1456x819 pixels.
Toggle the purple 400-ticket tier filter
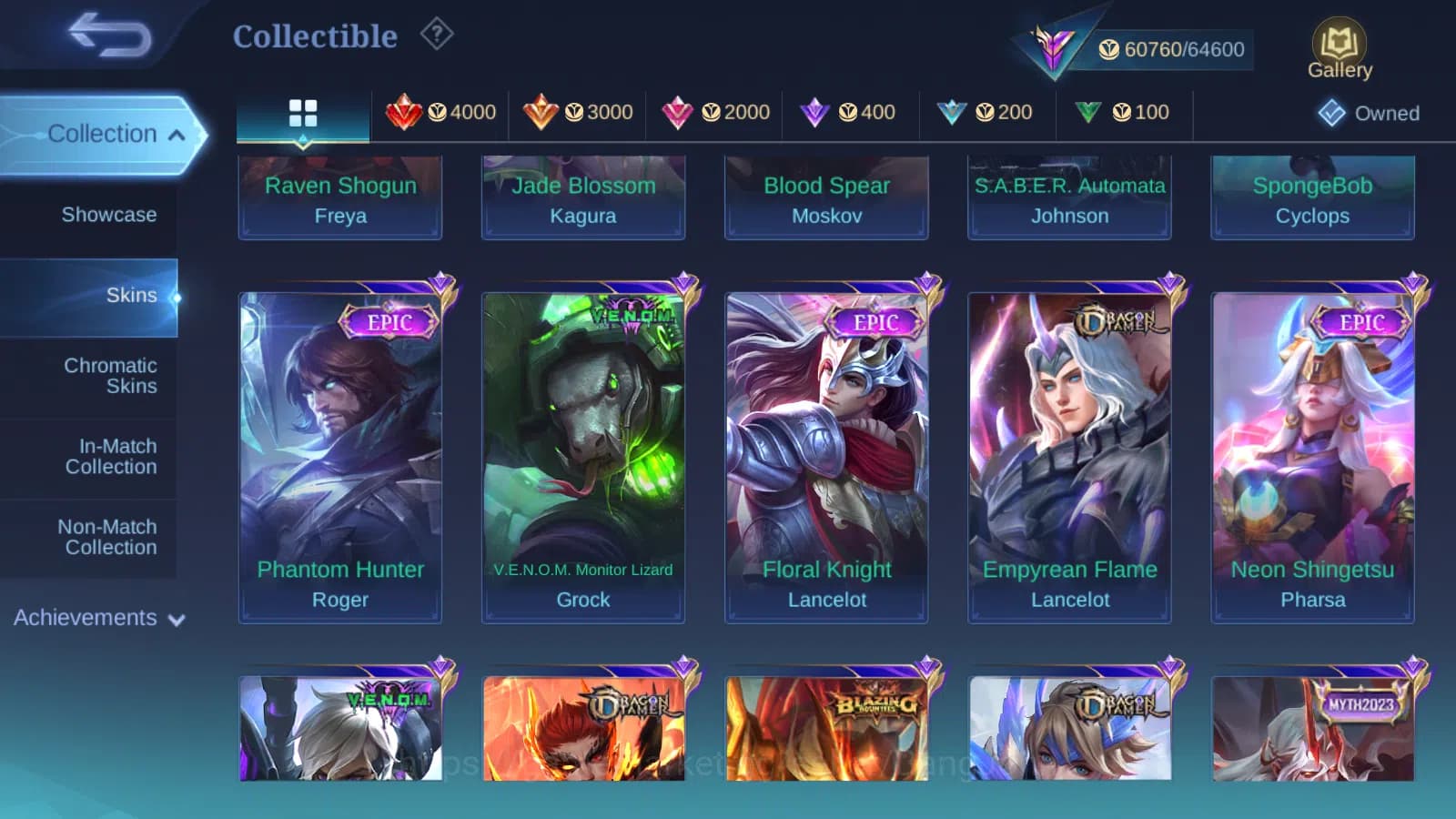point(850,112)
